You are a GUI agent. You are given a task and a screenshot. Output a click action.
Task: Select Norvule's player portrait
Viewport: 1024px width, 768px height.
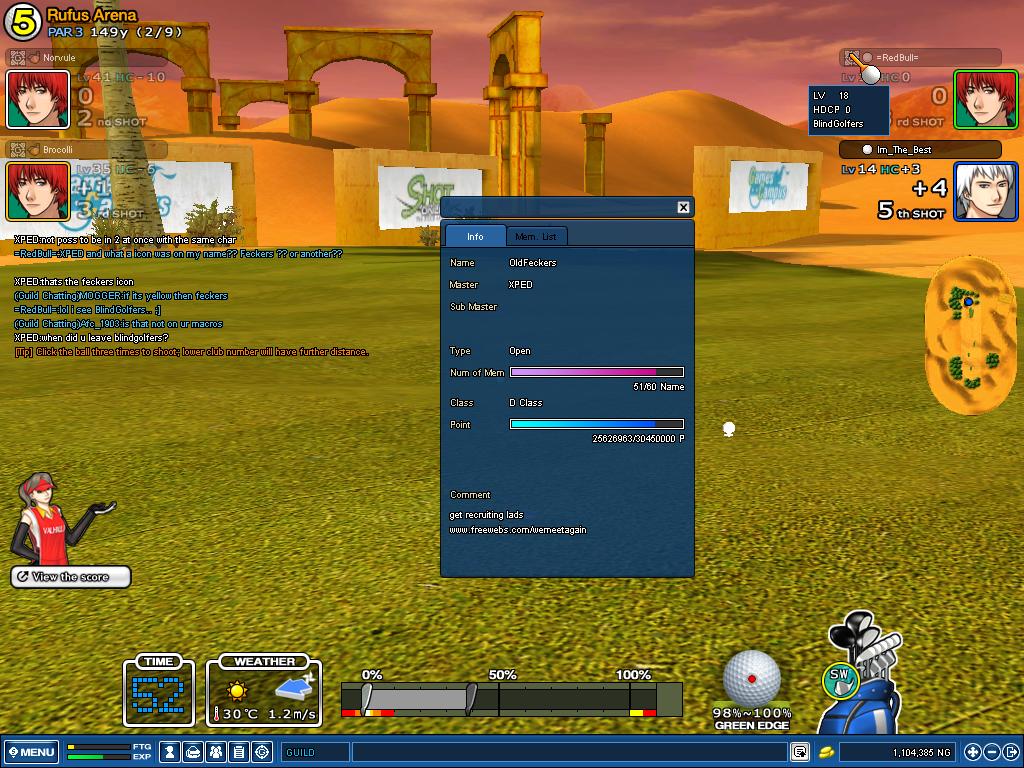(x=38, y=99)
